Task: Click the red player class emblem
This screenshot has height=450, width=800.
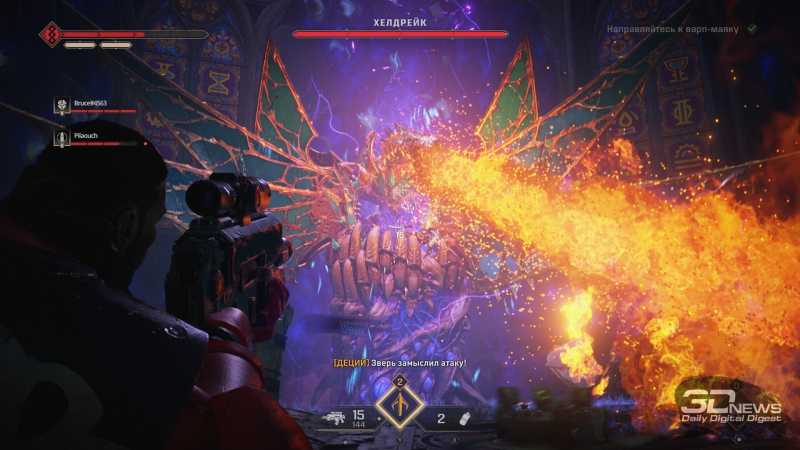Action: 49,35
